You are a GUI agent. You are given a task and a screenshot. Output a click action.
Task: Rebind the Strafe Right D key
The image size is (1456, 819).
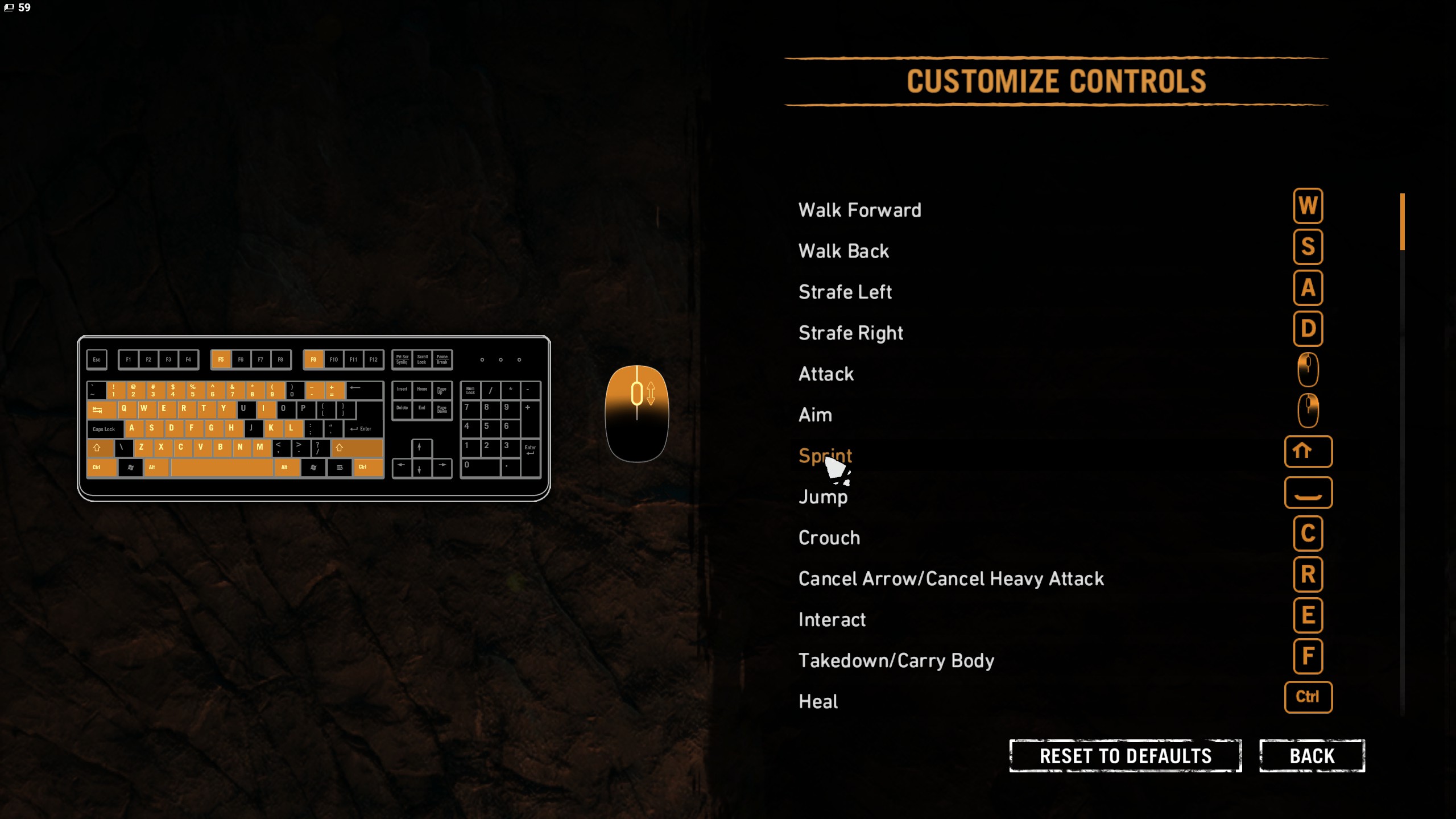pos(1308,329)
